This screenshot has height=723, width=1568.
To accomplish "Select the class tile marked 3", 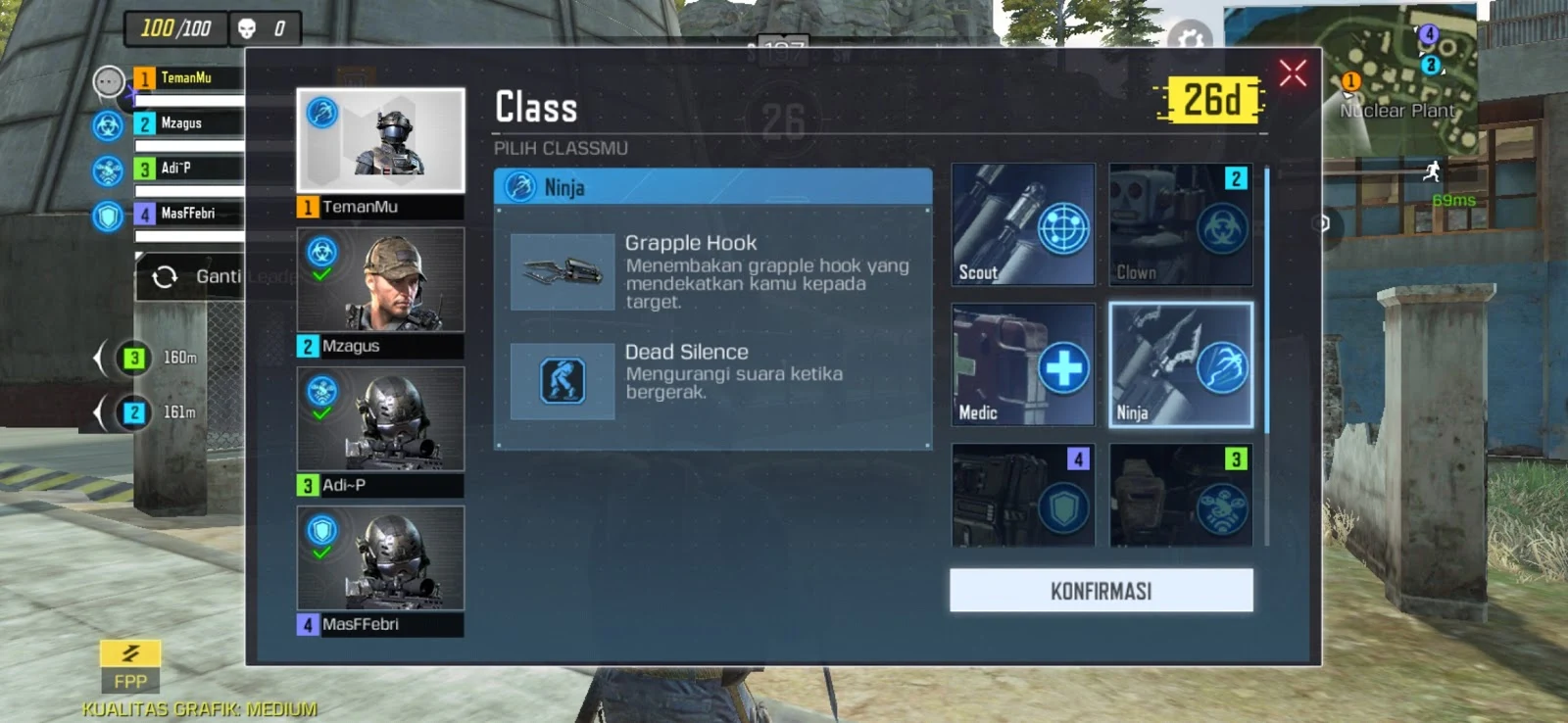I will [1180, 495].
